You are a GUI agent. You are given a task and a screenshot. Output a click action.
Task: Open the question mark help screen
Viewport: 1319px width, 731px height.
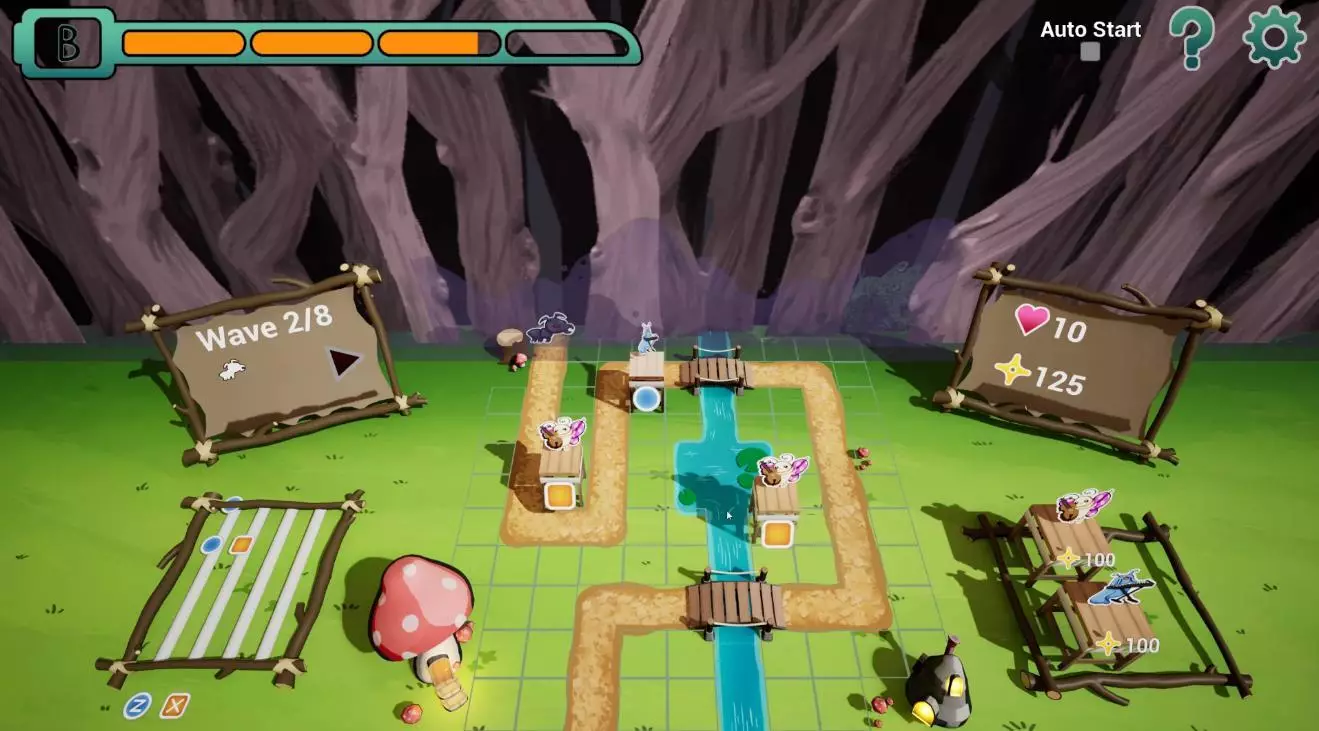click(1192, 38)
